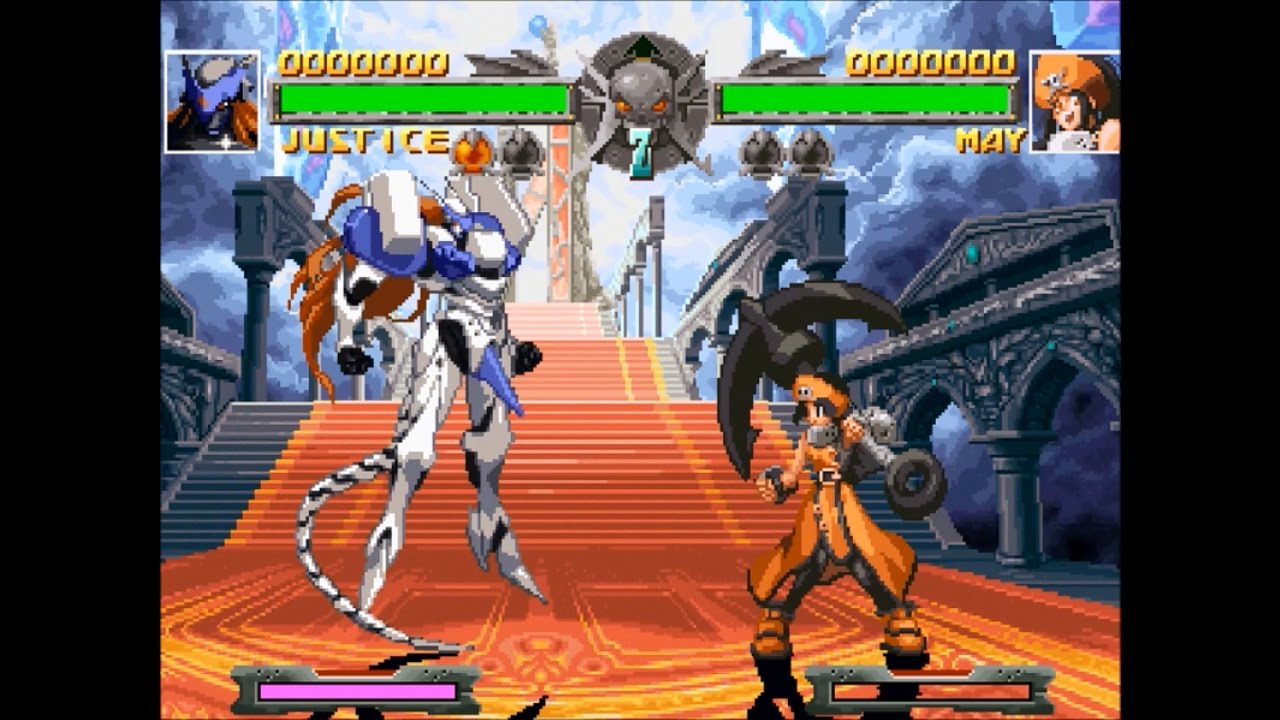Click Justice's character portrait
Screen dimensions: 1280x720
212,101
